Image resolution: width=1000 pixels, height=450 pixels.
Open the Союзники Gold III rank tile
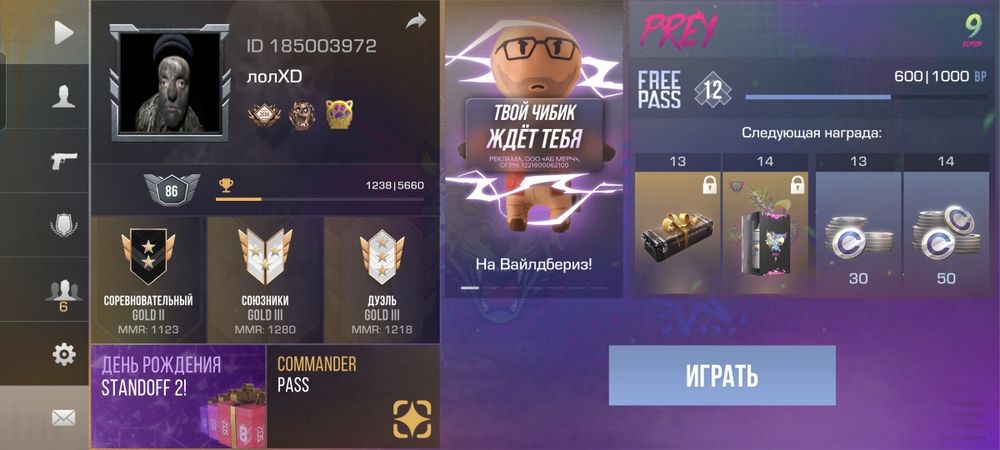coord(264,280)
